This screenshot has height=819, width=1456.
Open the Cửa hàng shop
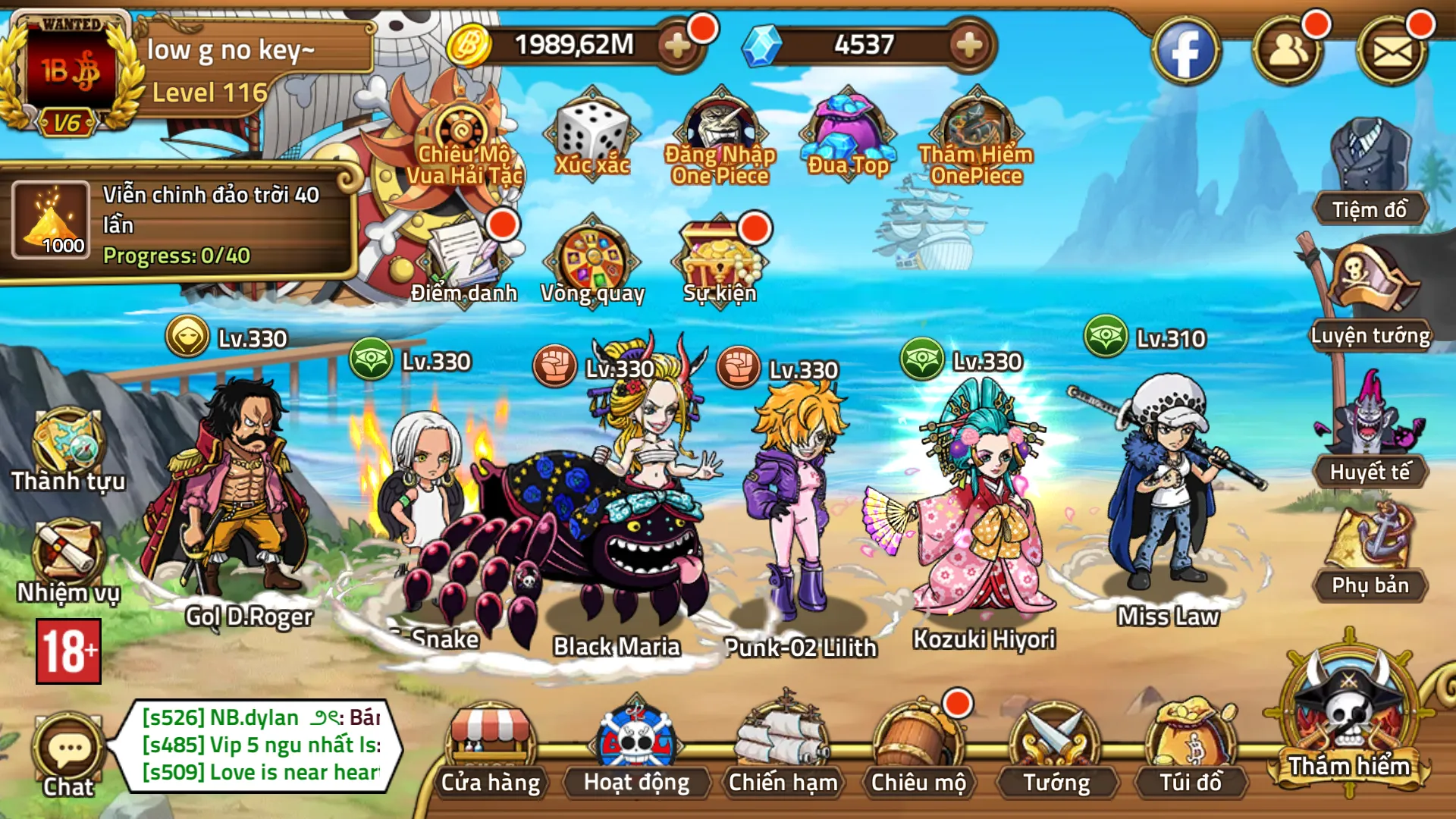point(491,747)
